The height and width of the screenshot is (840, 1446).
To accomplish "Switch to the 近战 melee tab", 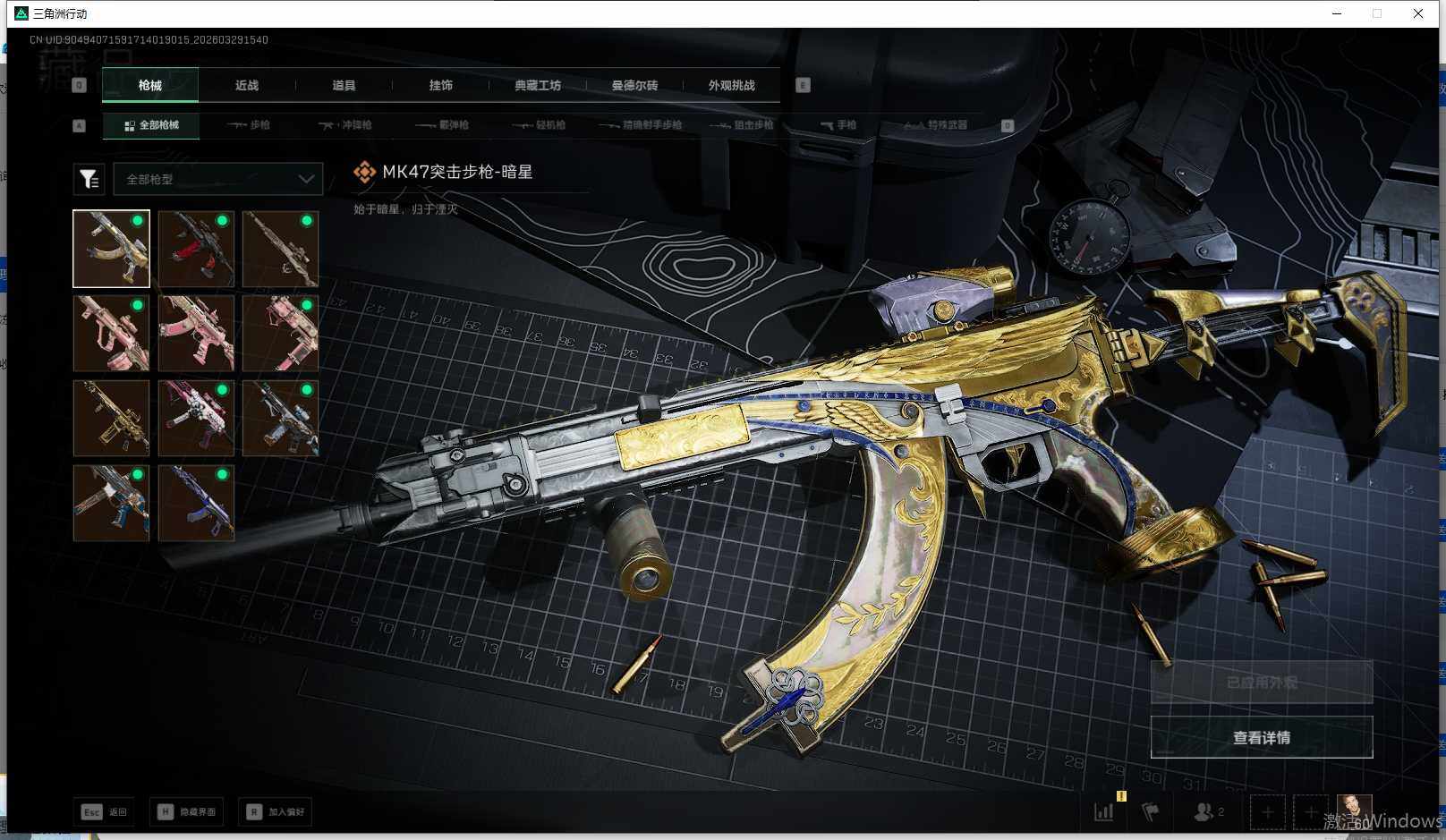I will point(247,86).
